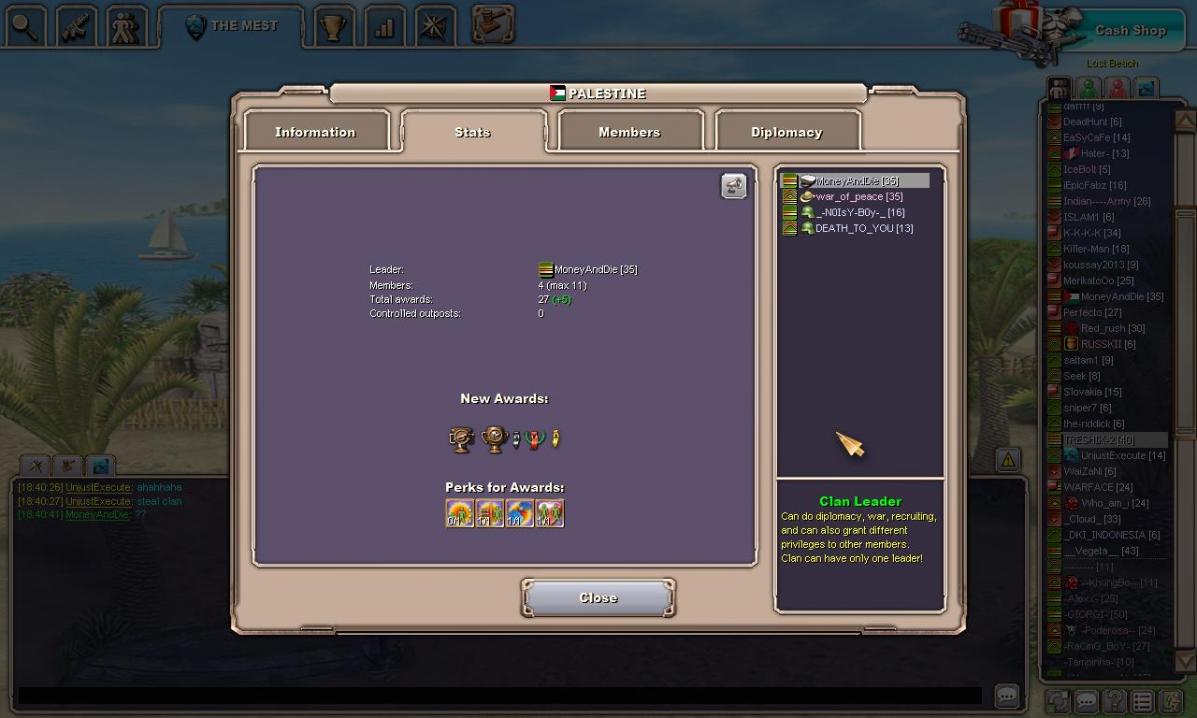
Task: Pick _-N0IsY-B0y-_ in the clan roster
Action: coord(859,212)
